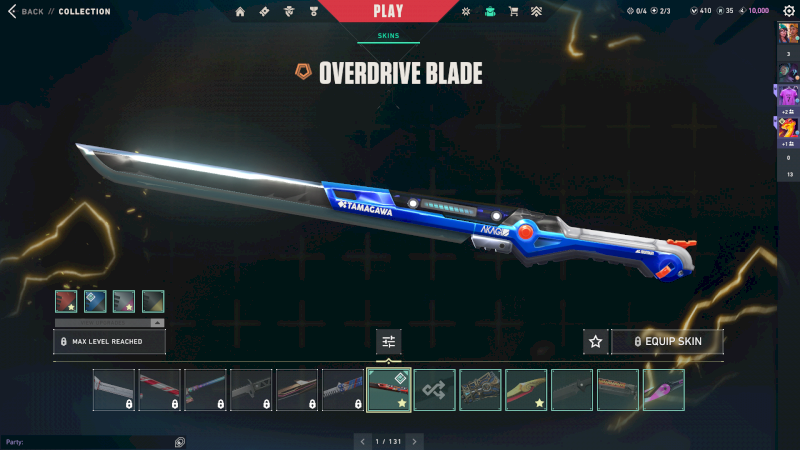Select the red variant swatch
This screenshot has height=450, width=800.
click(67, 301)
